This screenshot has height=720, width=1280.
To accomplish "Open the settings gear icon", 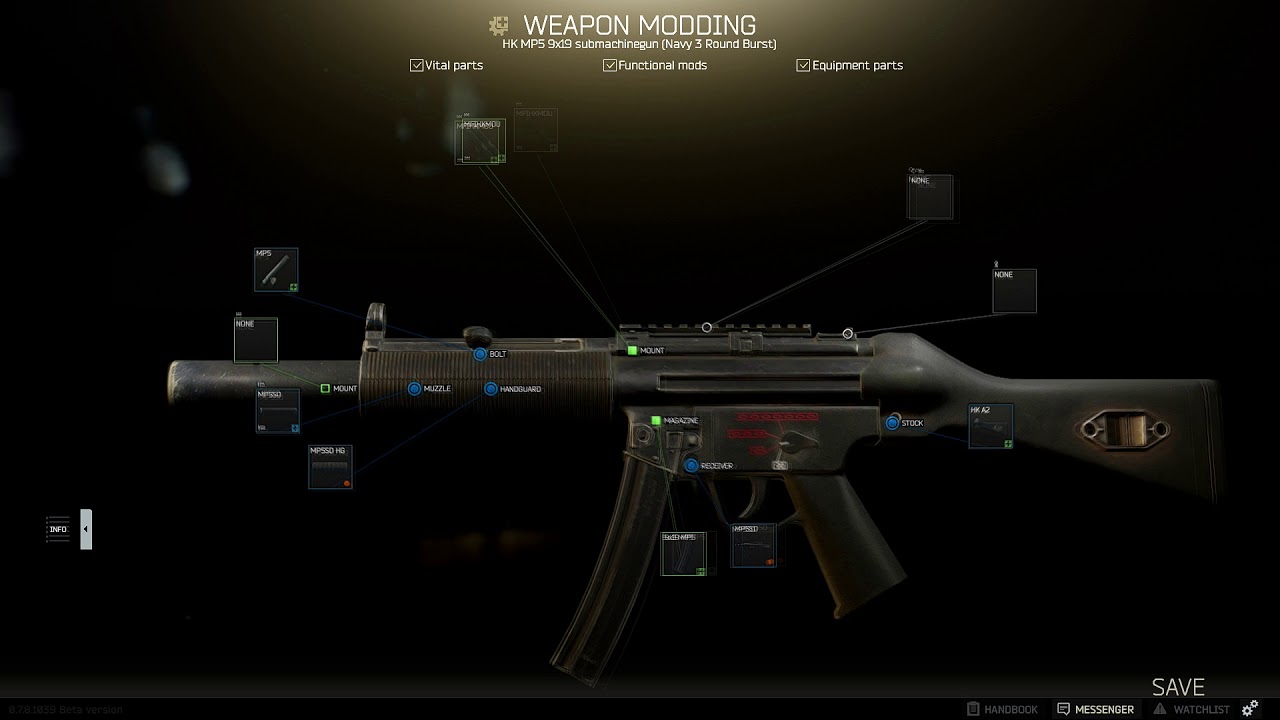I will pos(1250,709).
